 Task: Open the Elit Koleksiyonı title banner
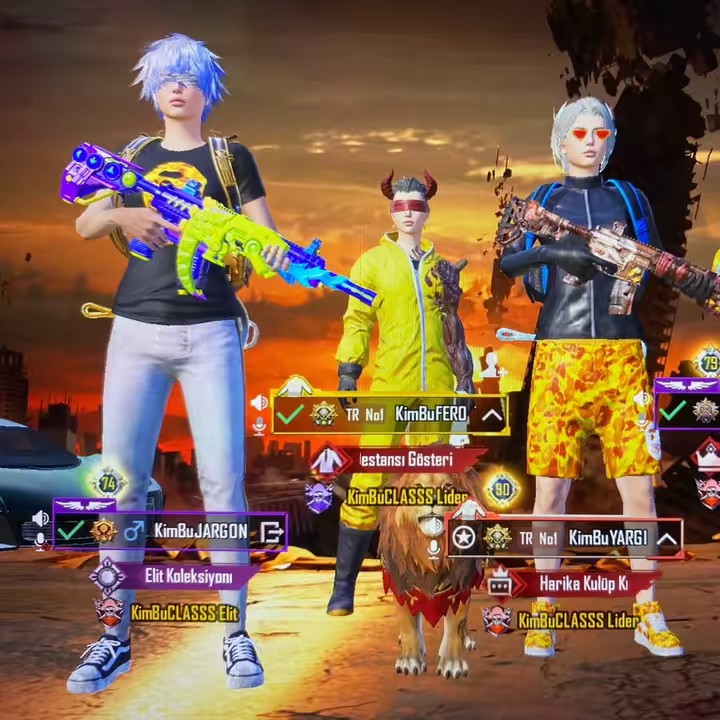(180, 576)
